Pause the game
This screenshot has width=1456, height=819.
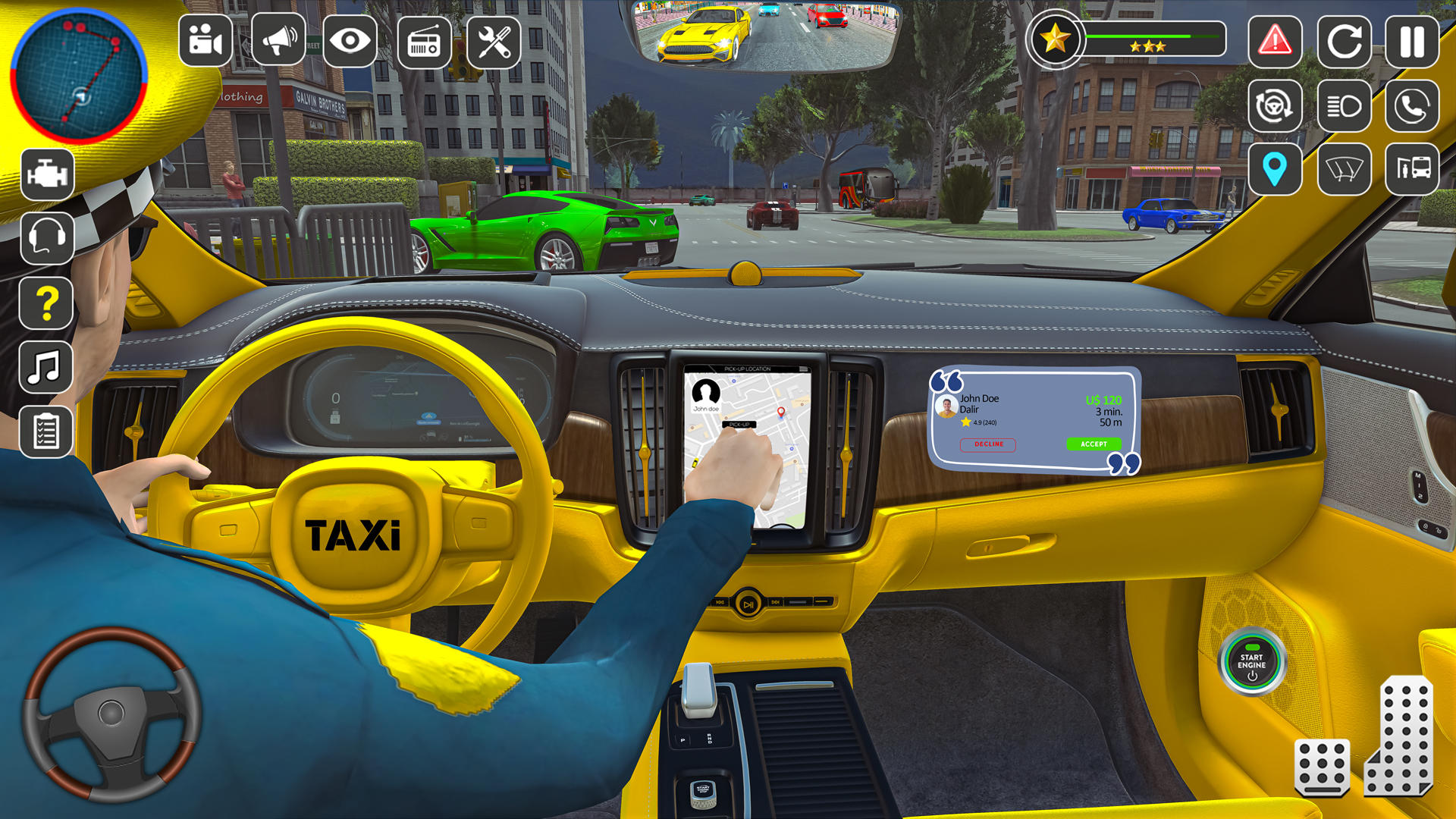[x=1410, y=40]
